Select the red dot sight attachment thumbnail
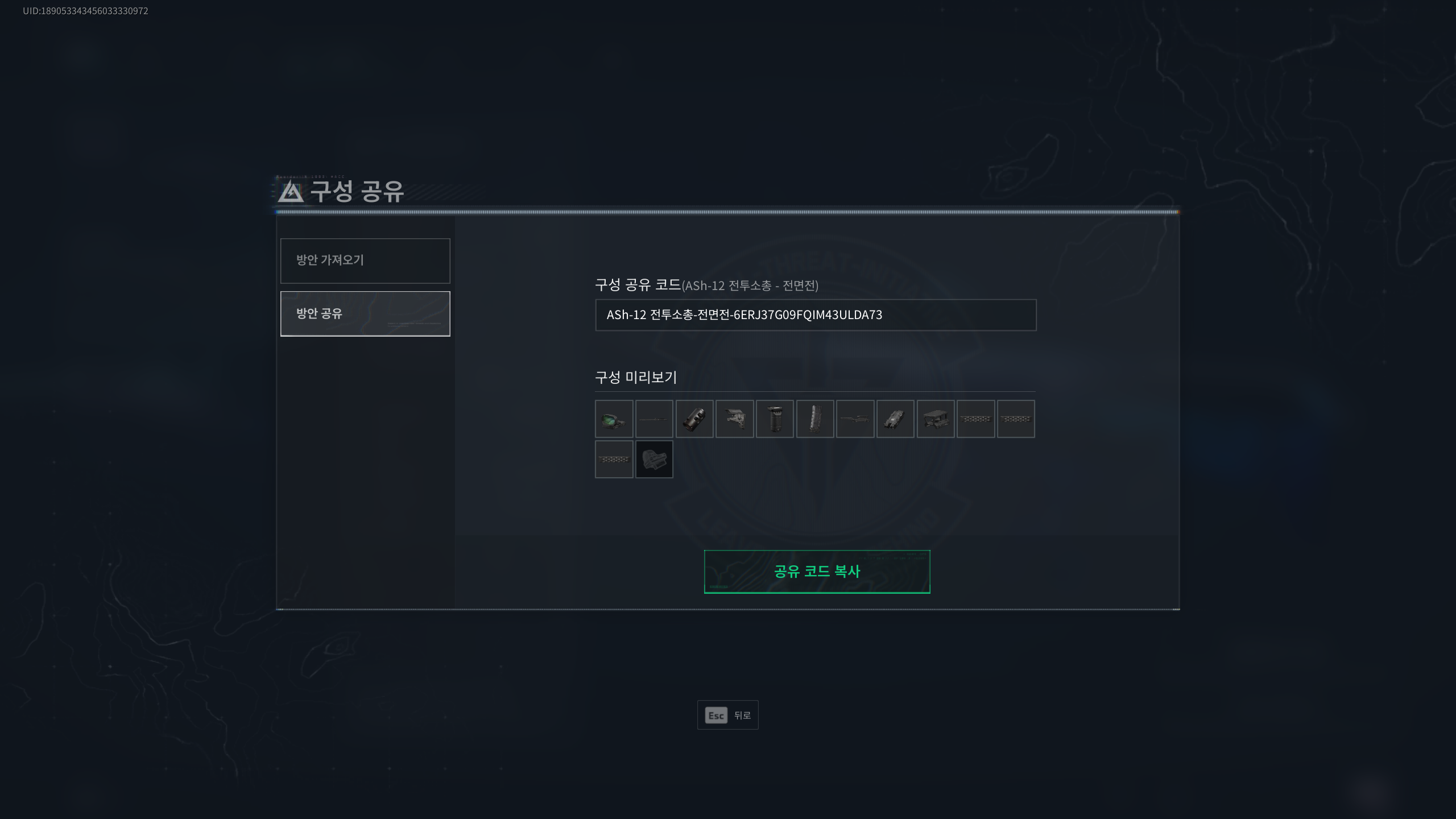 point(614,419)
